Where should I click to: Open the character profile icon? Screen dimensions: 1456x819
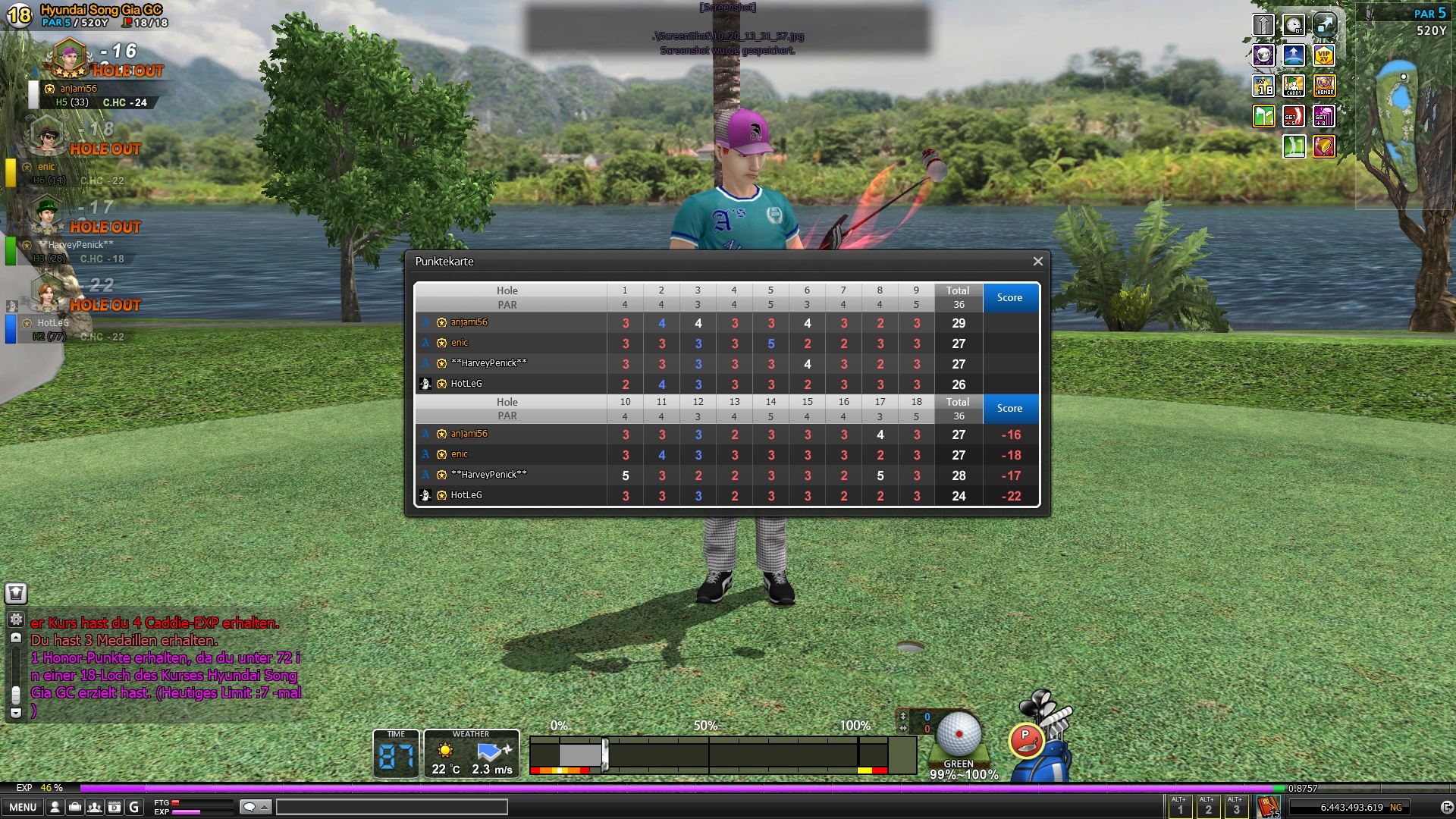point(55,807)
